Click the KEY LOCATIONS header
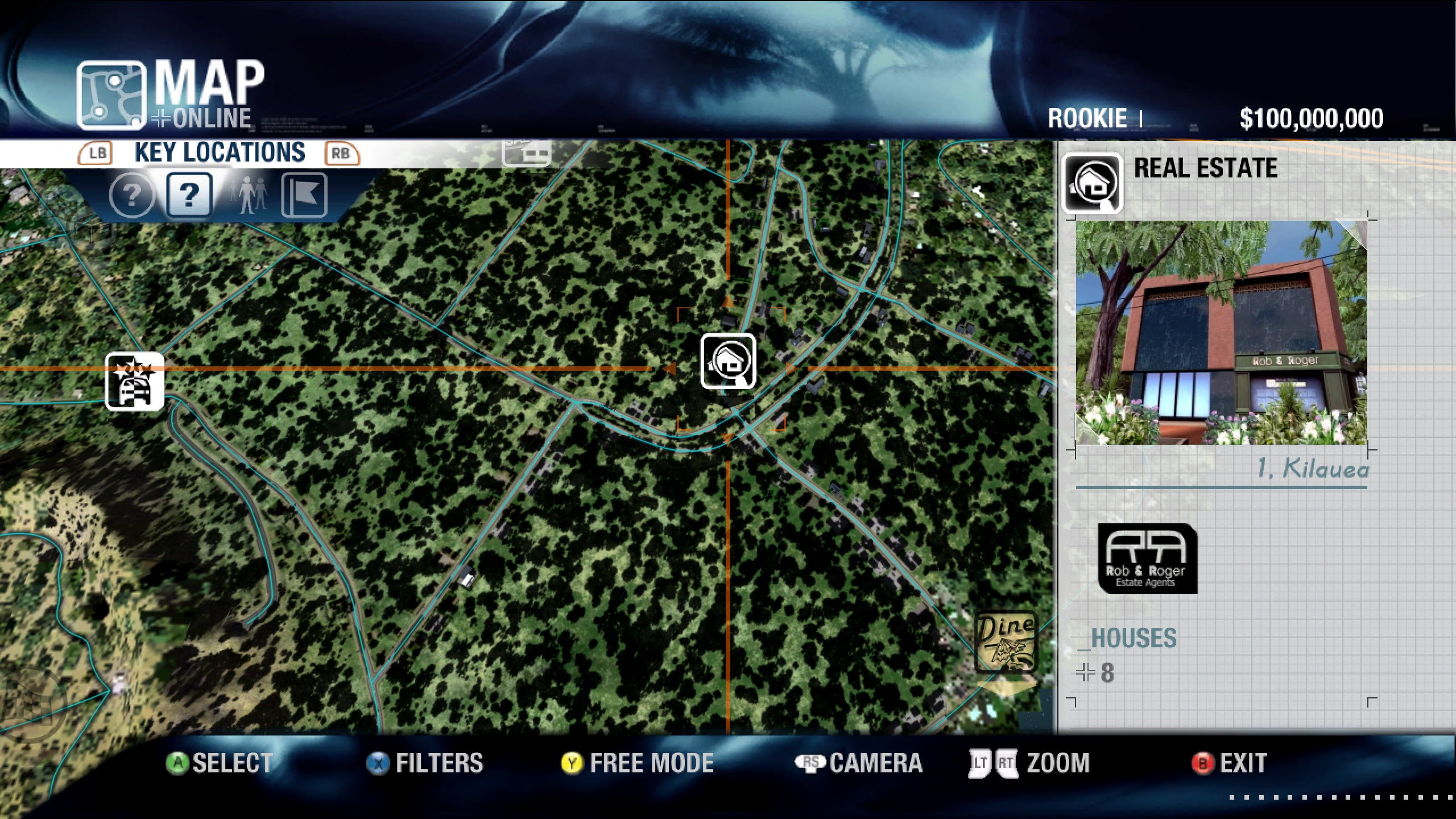The image size is (1456, 819). (218, 152)
